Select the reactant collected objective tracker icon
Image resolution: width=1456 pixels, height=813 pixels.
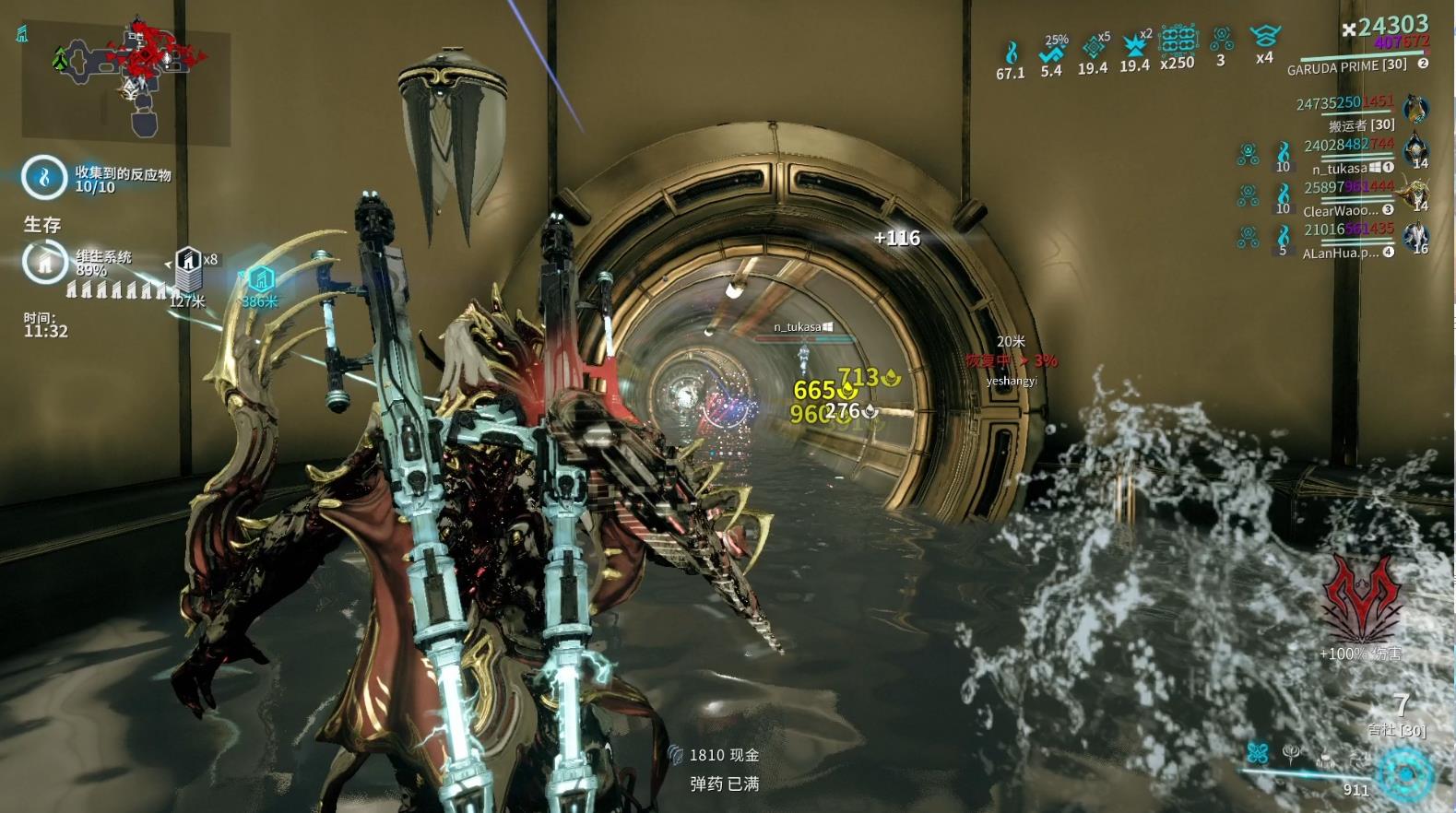(43, 177)
